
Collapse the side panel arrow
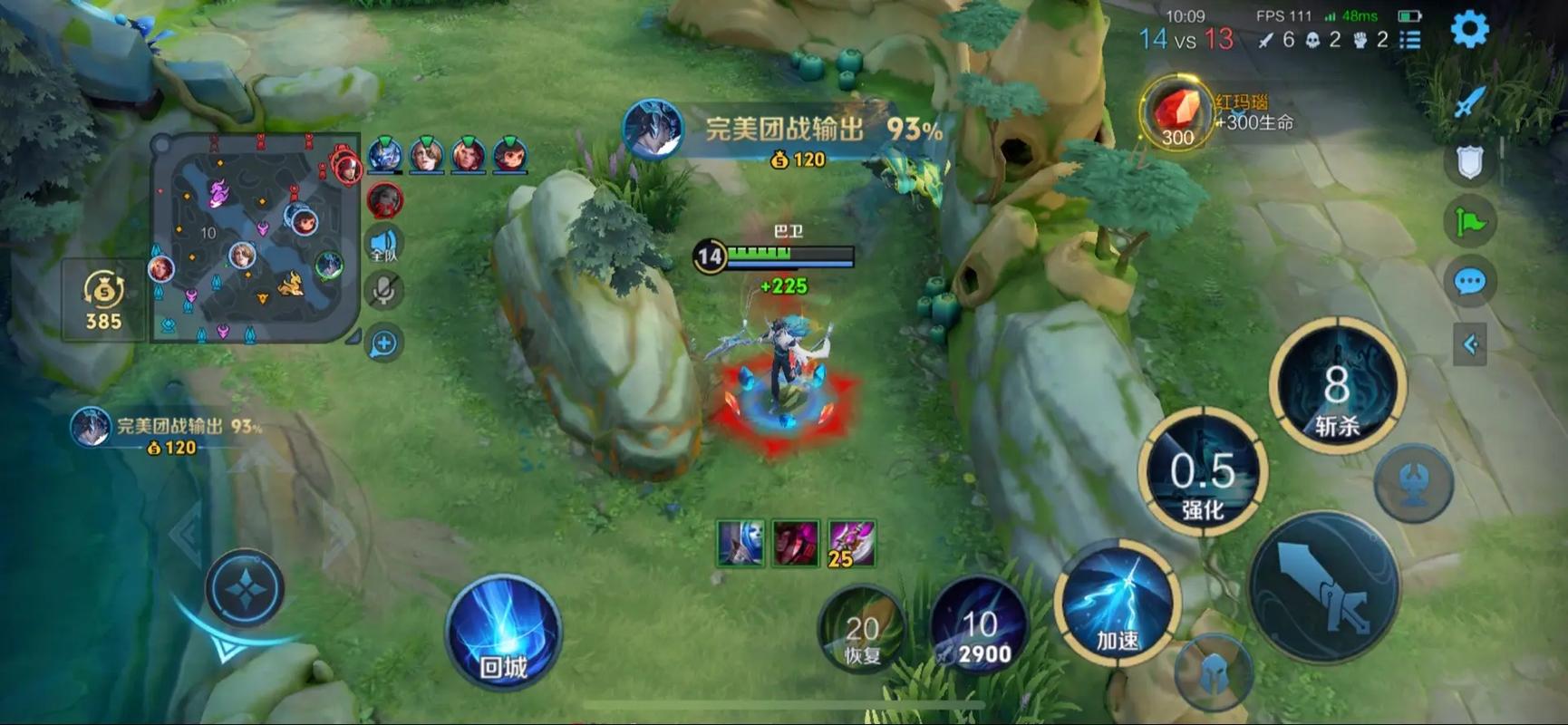point(1469,344)
